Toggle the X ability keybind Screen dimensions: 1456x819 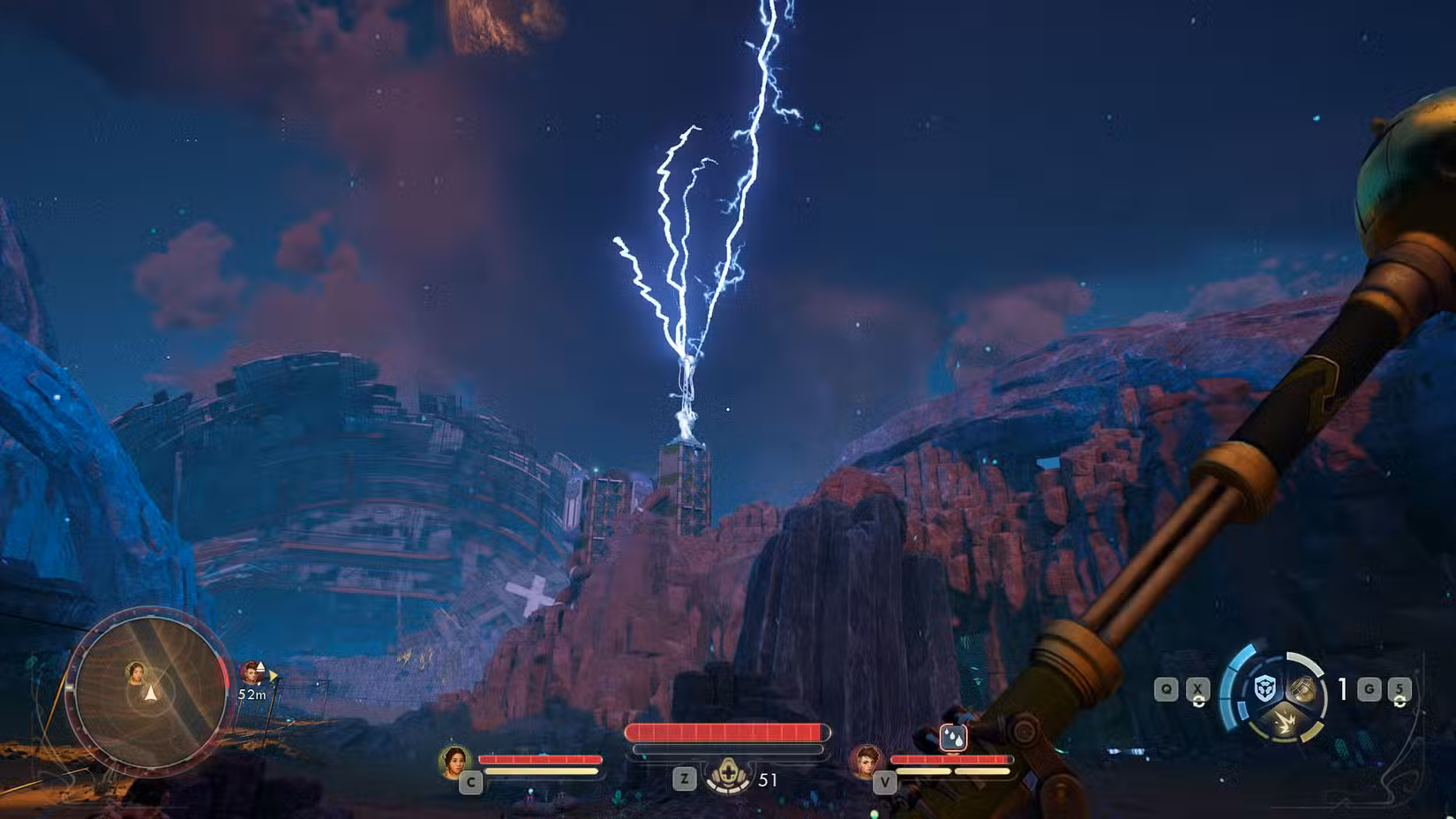coord(1197,688)
